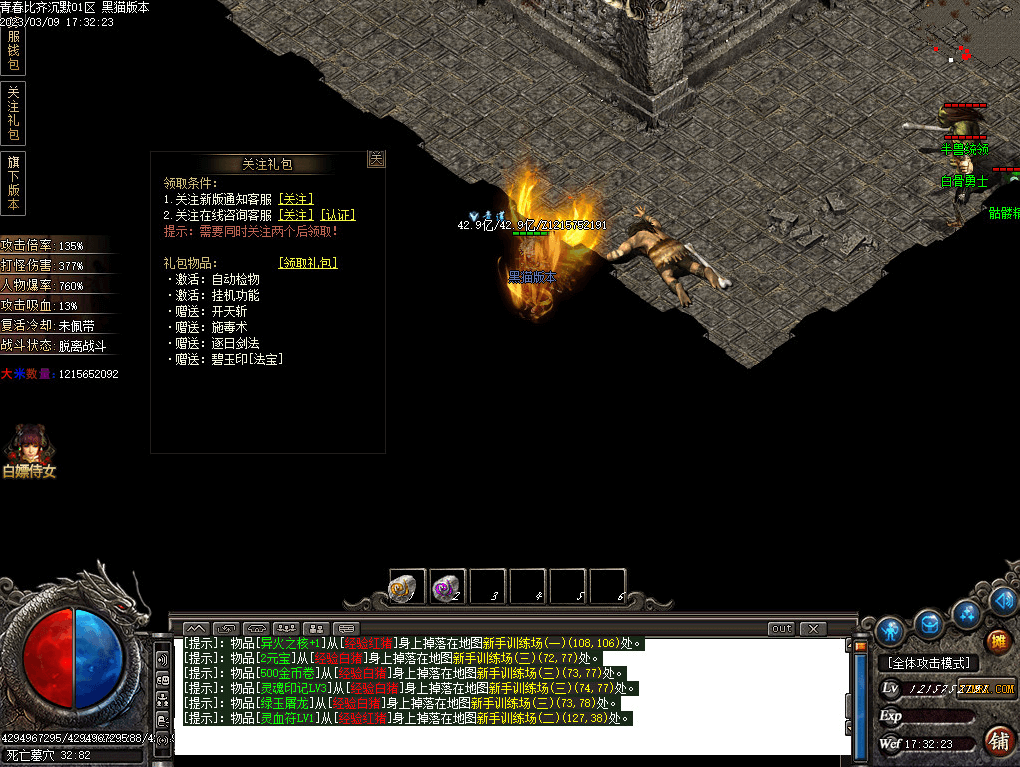Open the 摊 stall button
Image resolution: width=1020 pixels, height=767 pixels.
(x=997, y=641)
